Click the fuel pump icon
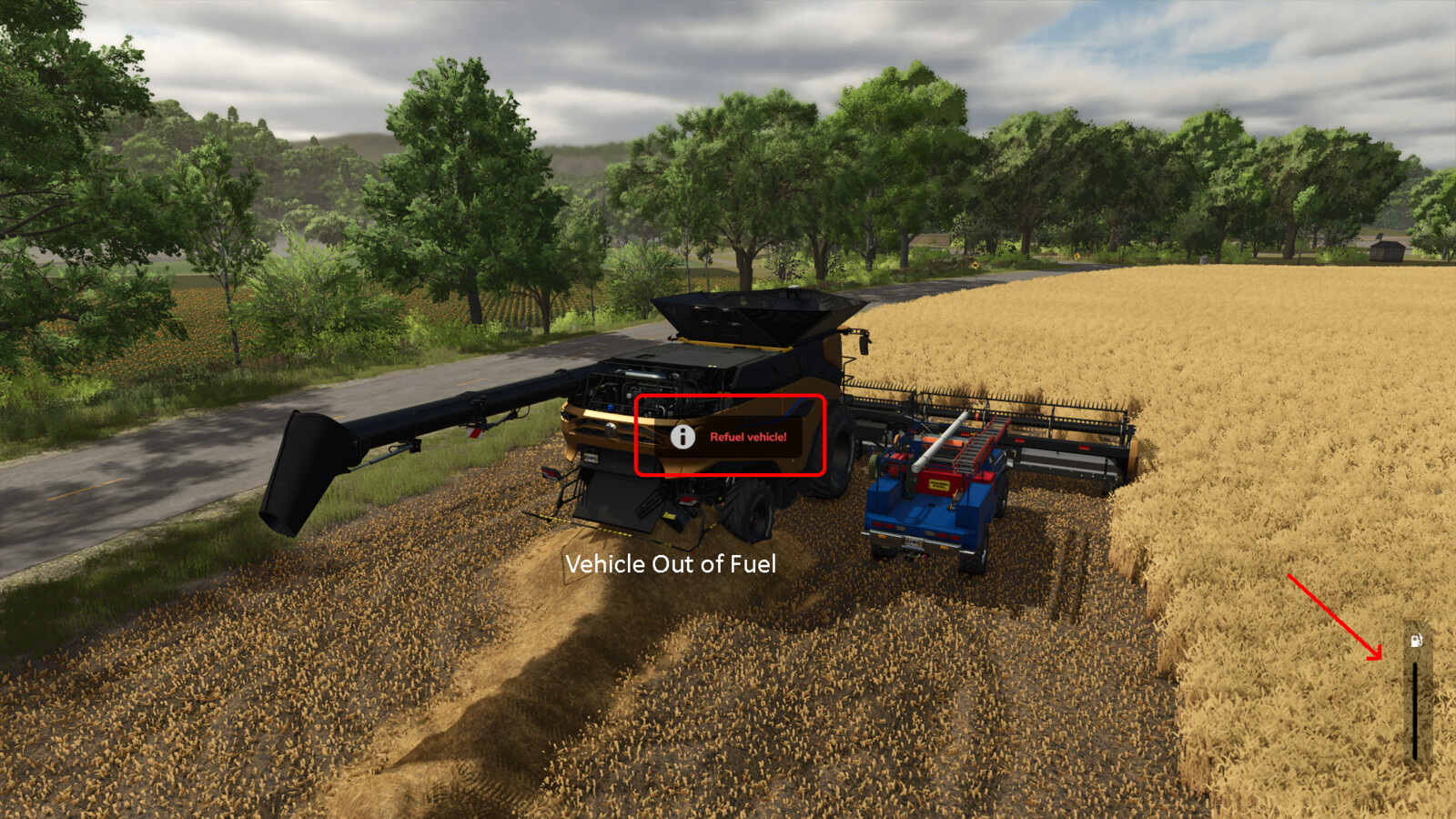The height and width of the screenshot is (819, 1456). (1415, 640)
